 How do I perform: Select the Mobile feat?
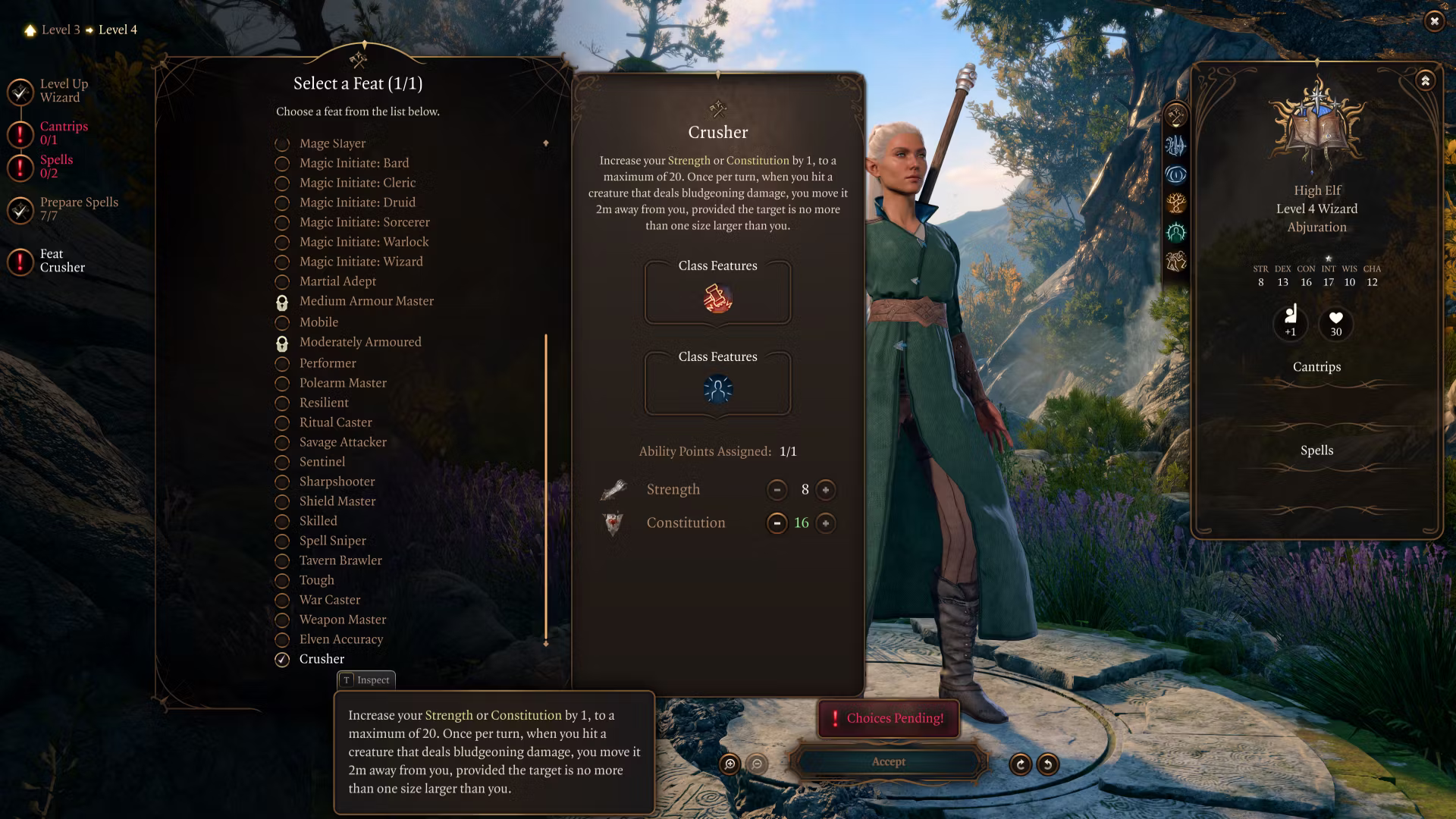point(318,322)
